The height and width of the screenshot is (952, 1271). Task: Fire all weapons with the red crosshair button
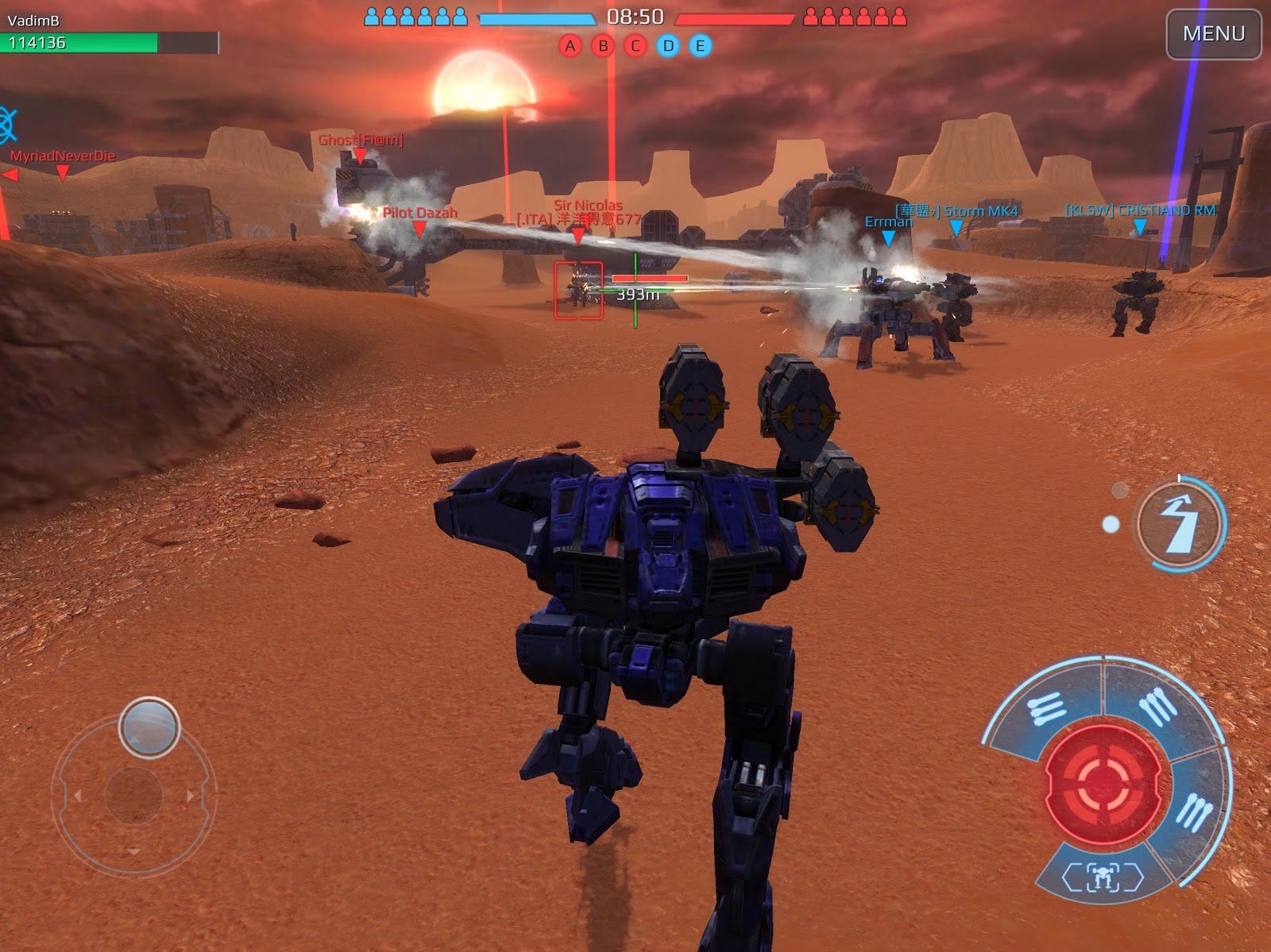[x=1107, y=783]
